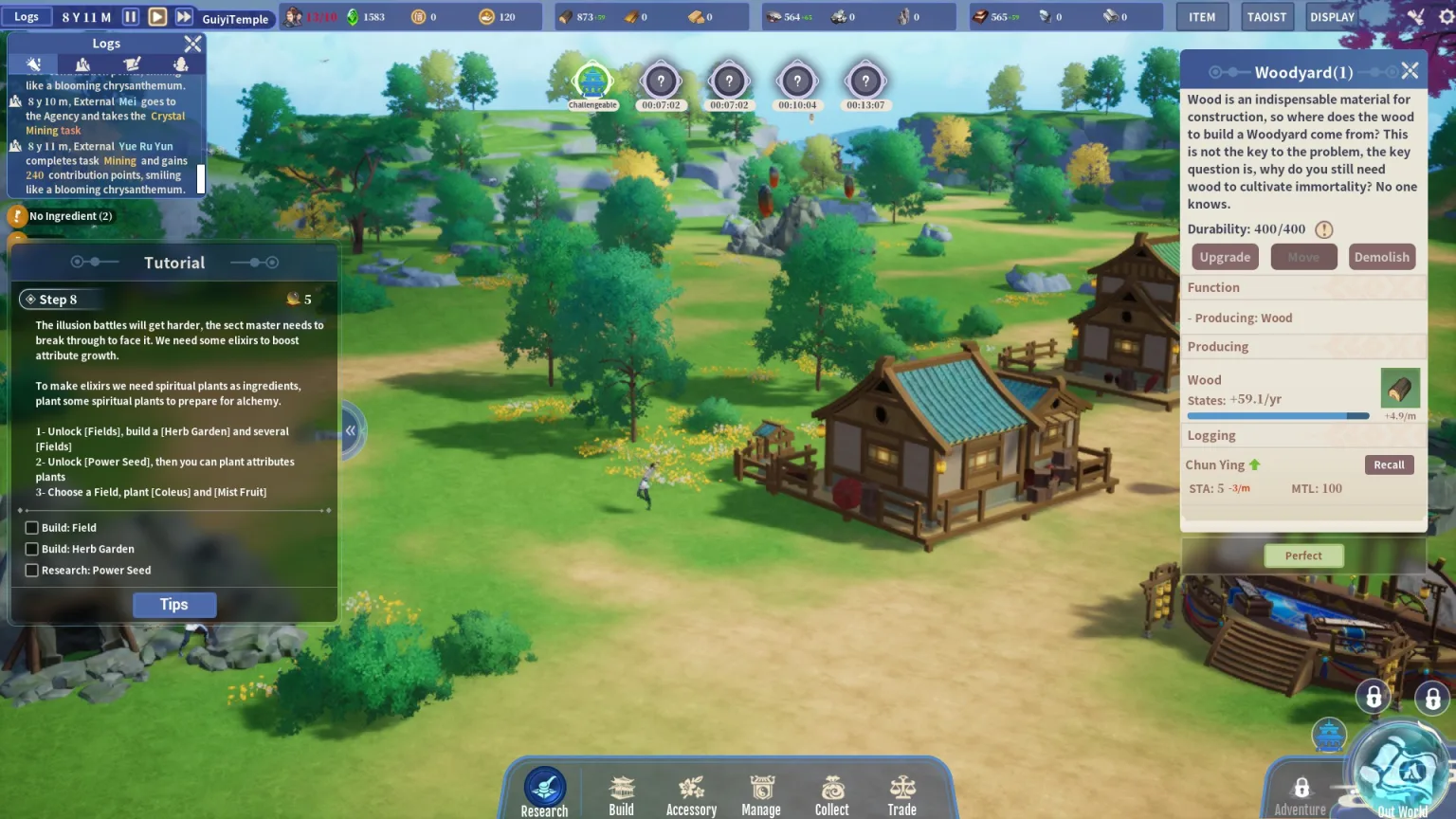
Task: Open the Accessory menu
Action: pos(691,794)
